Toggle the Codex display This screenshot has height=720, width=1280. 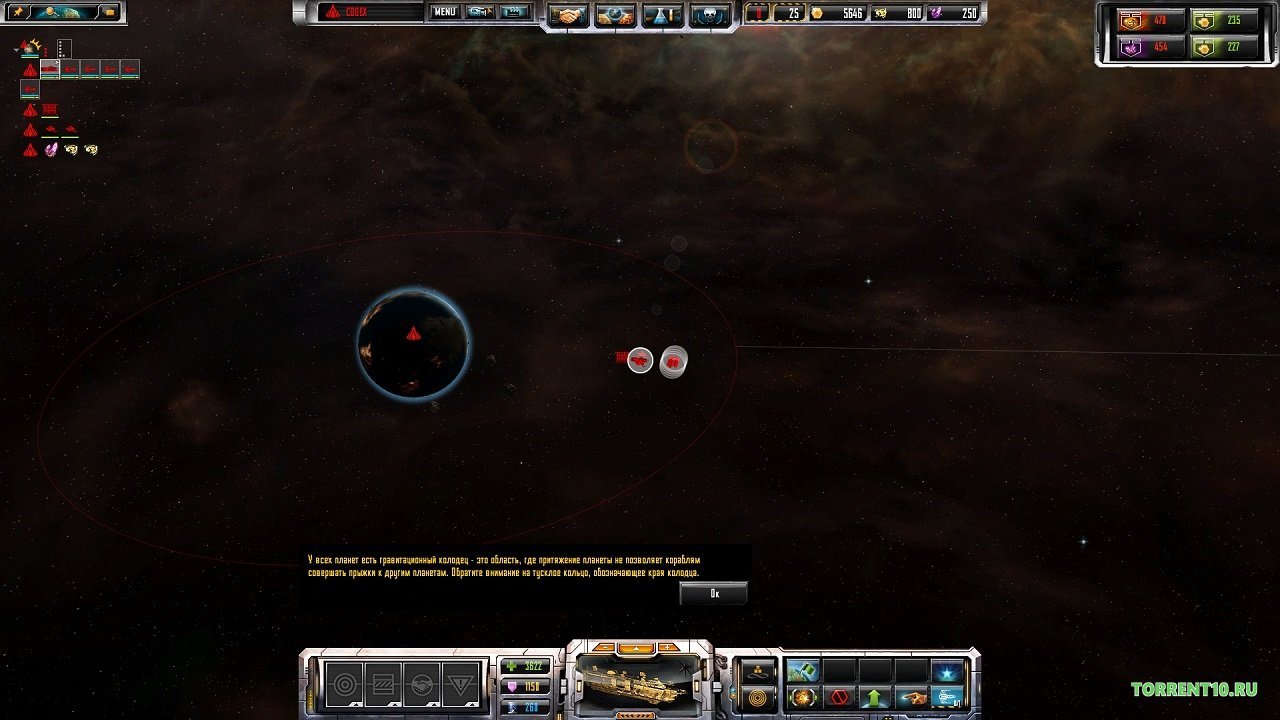(x=340, y=12)
